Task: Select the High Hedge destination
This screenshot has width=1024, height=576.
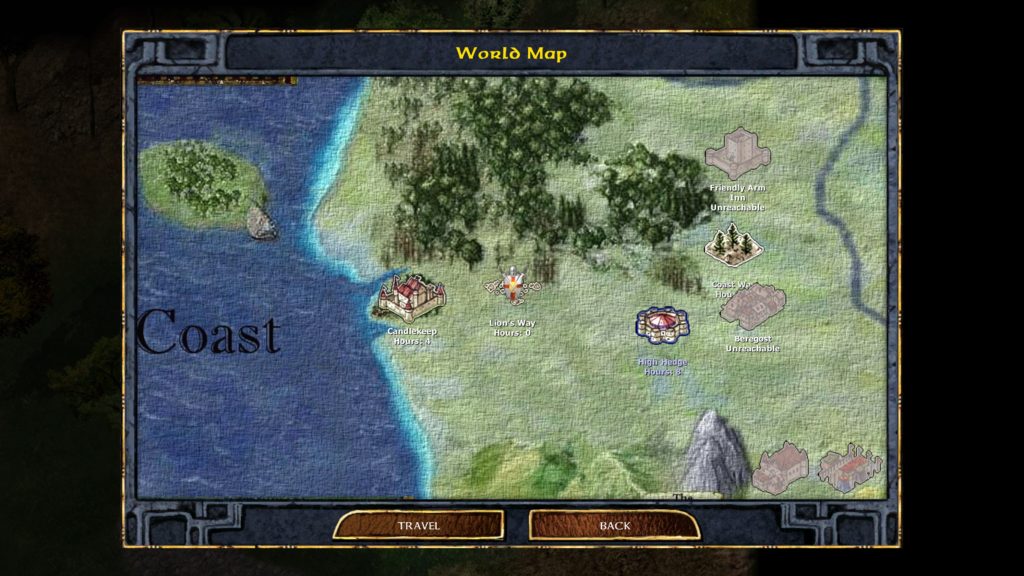Action: pos(663,326)
